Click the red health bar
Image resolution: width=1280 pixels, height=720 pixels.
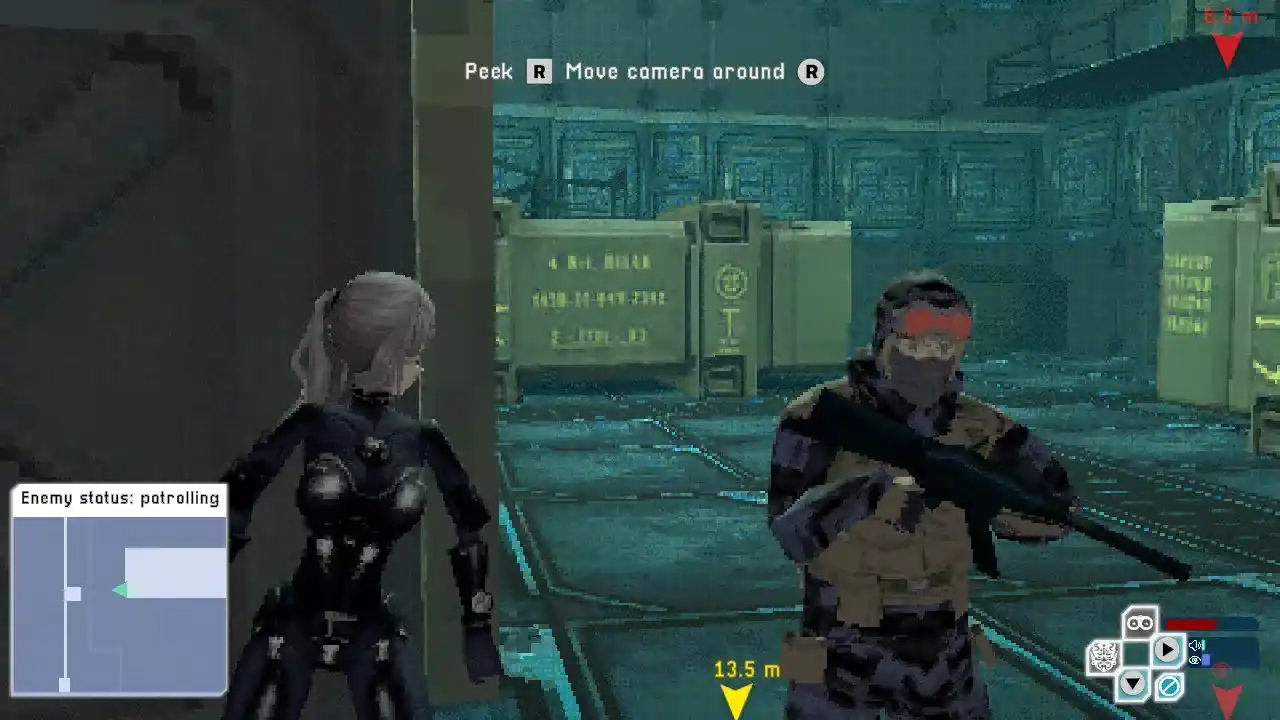coord(1192,623)
